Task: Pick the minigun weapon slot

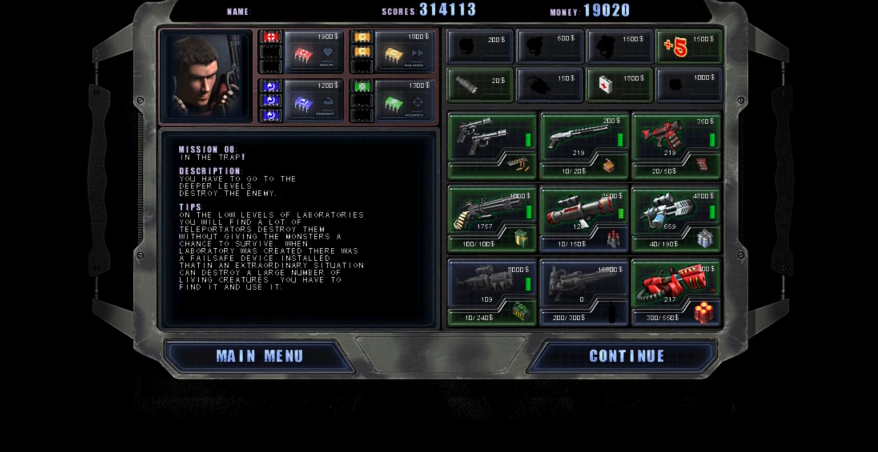Action: tap(491, 209)
